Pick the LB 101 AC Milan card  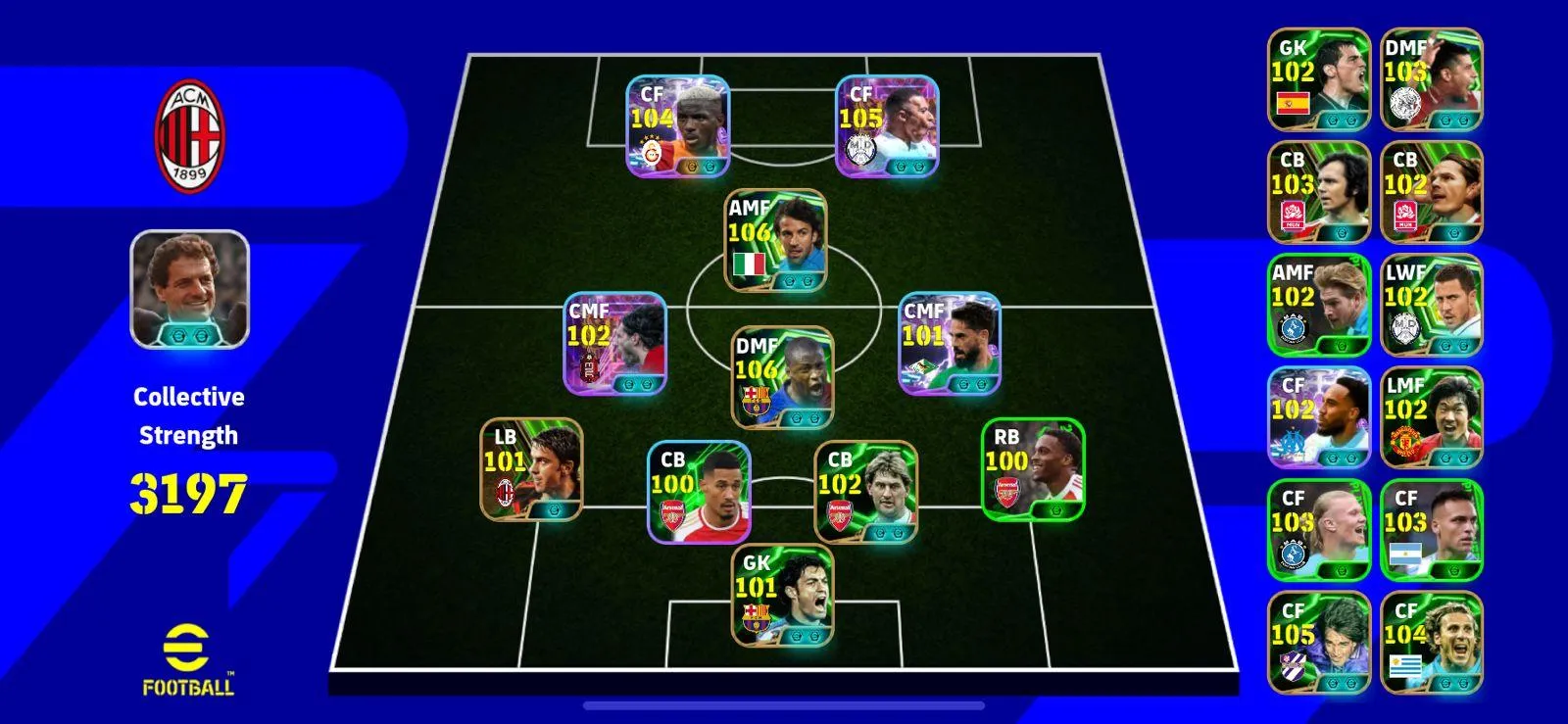coord(531,470)
